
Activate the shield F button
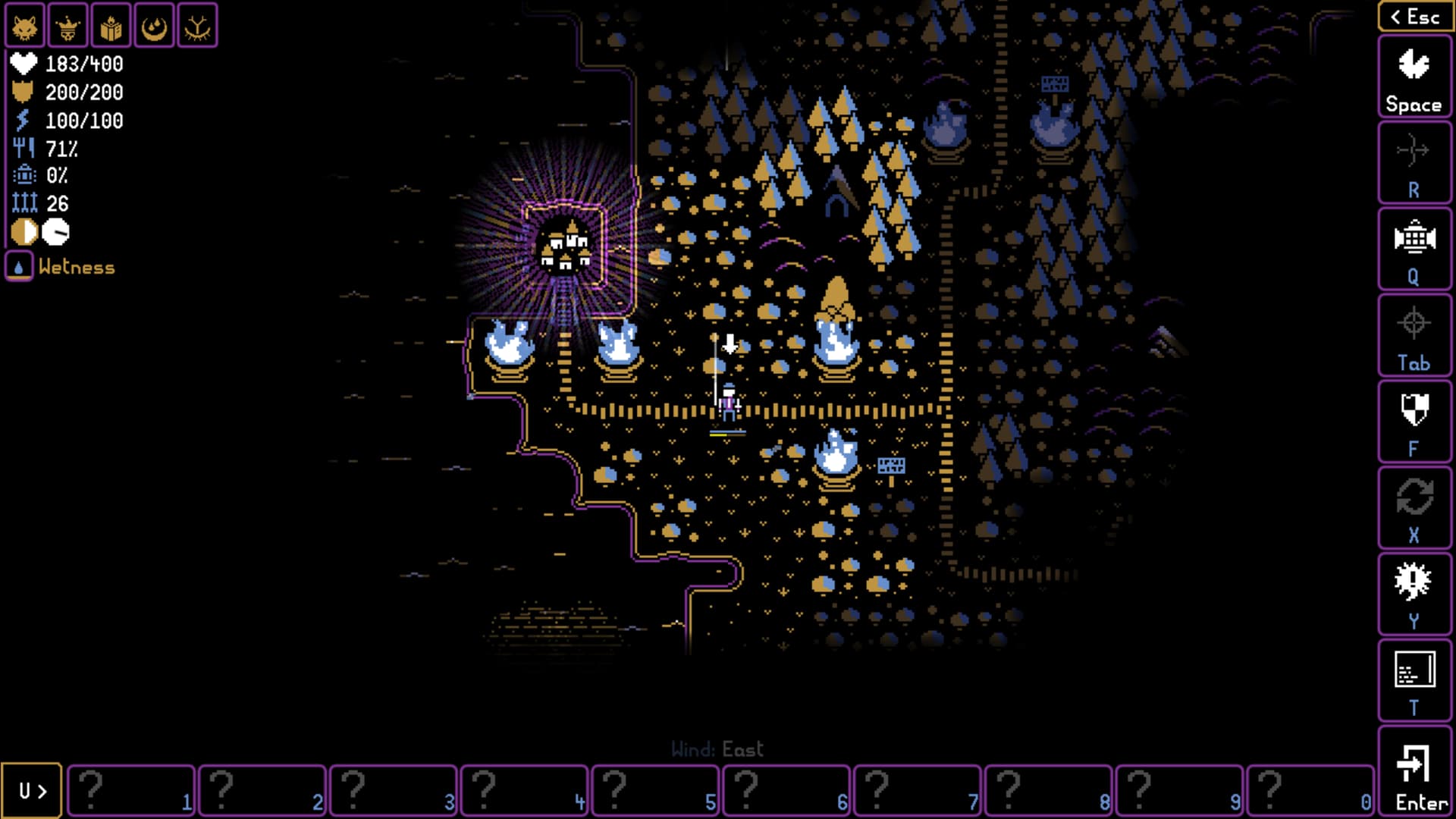(1414, 422)
